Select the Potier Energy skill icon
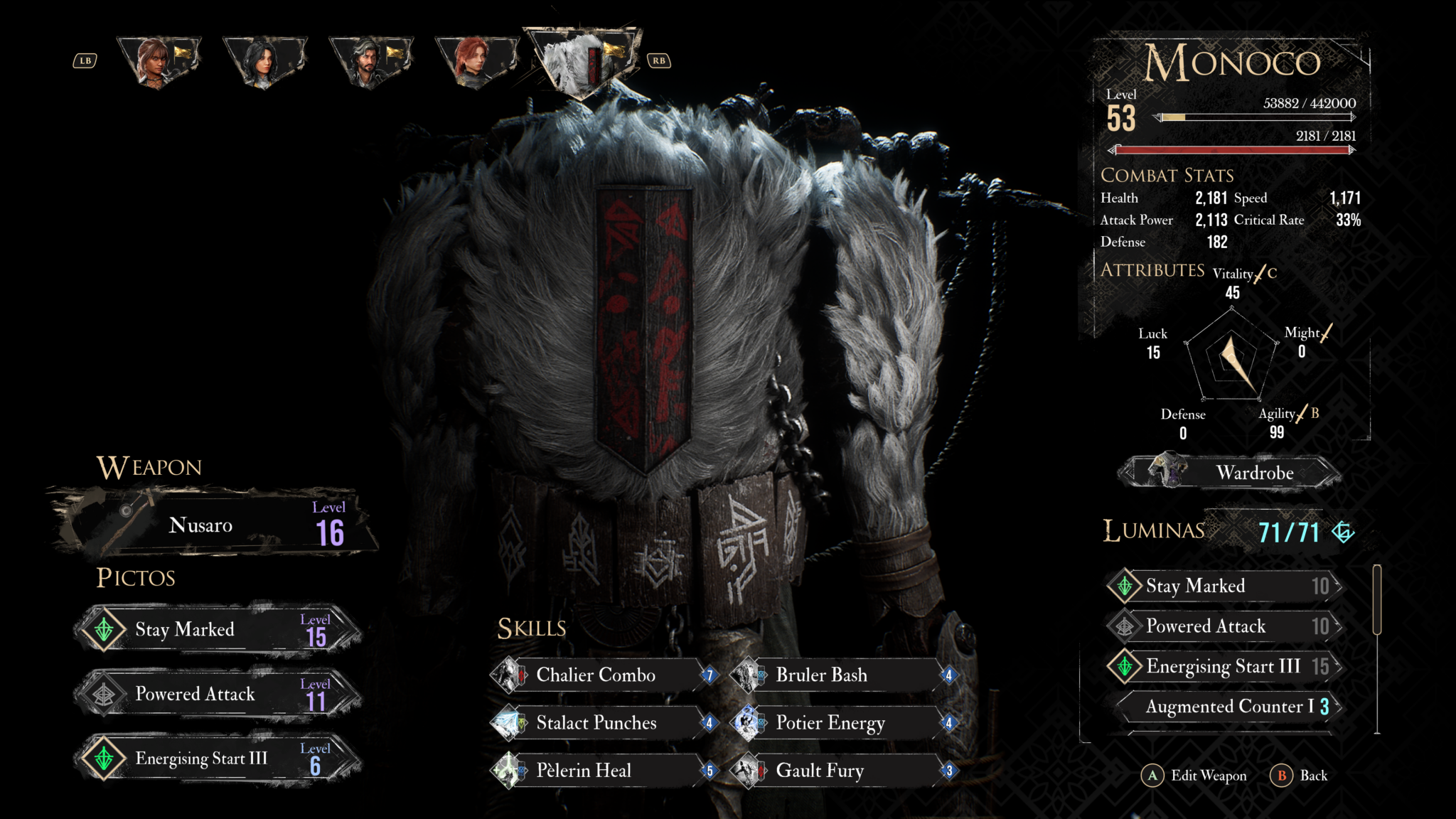Screen dimensions: 1456x819 [749, 723]
